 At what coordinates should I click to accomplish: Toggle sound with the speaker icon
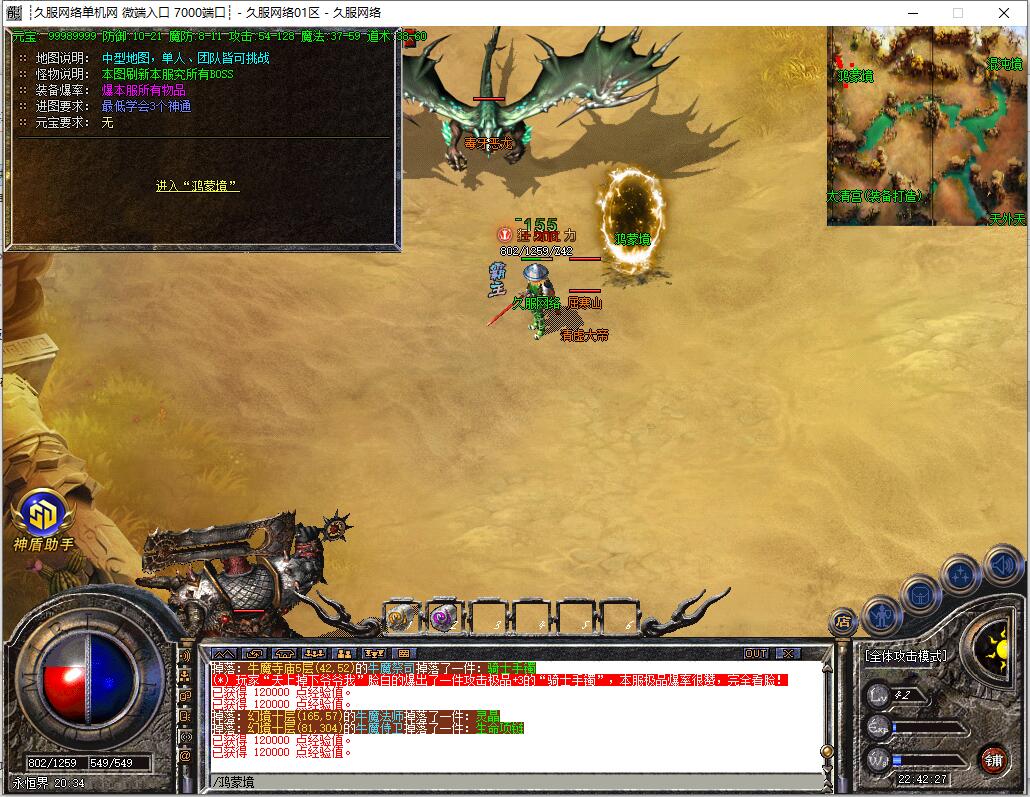[1001, 565]
